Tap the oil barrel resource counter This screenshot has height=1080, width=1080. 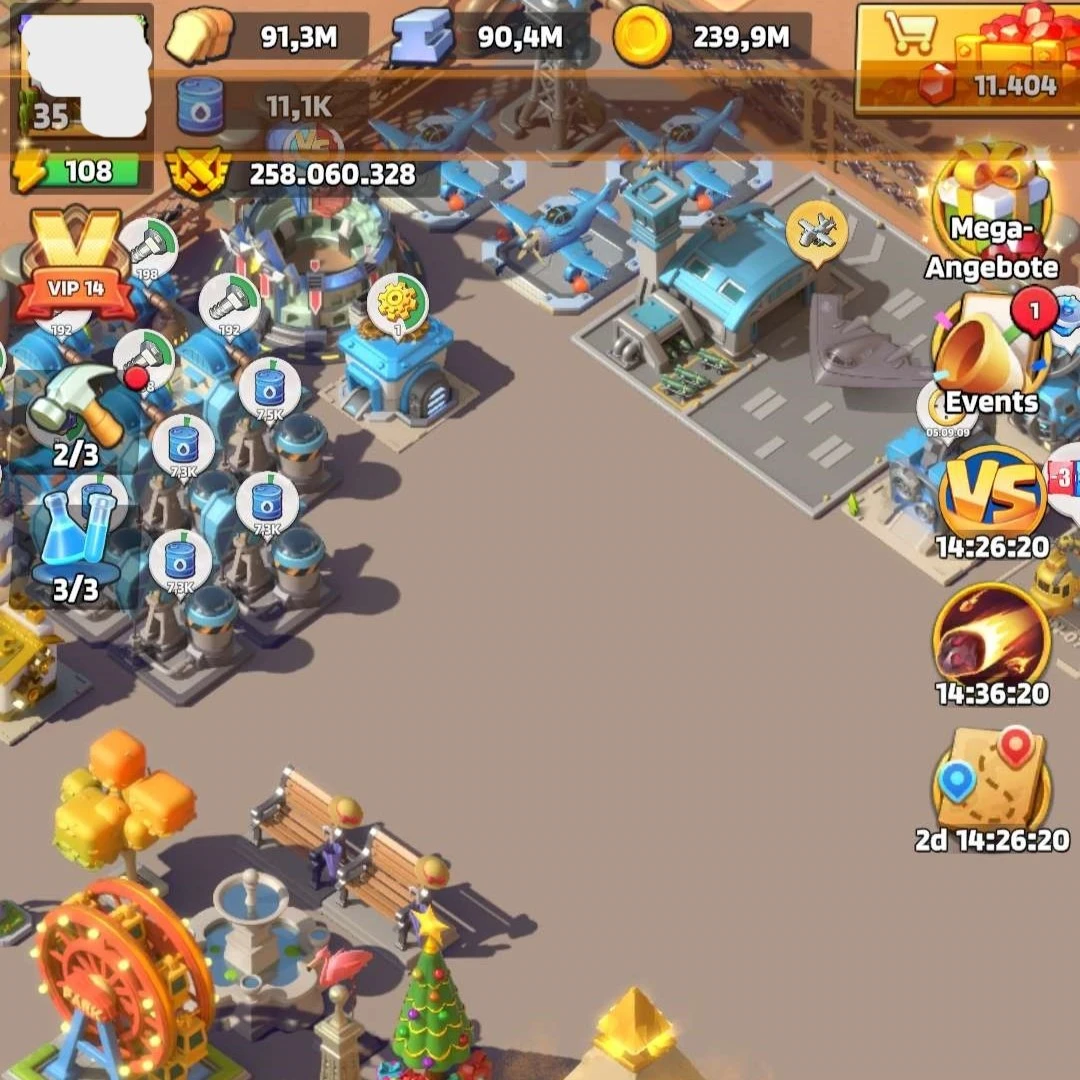click(200, 106)
